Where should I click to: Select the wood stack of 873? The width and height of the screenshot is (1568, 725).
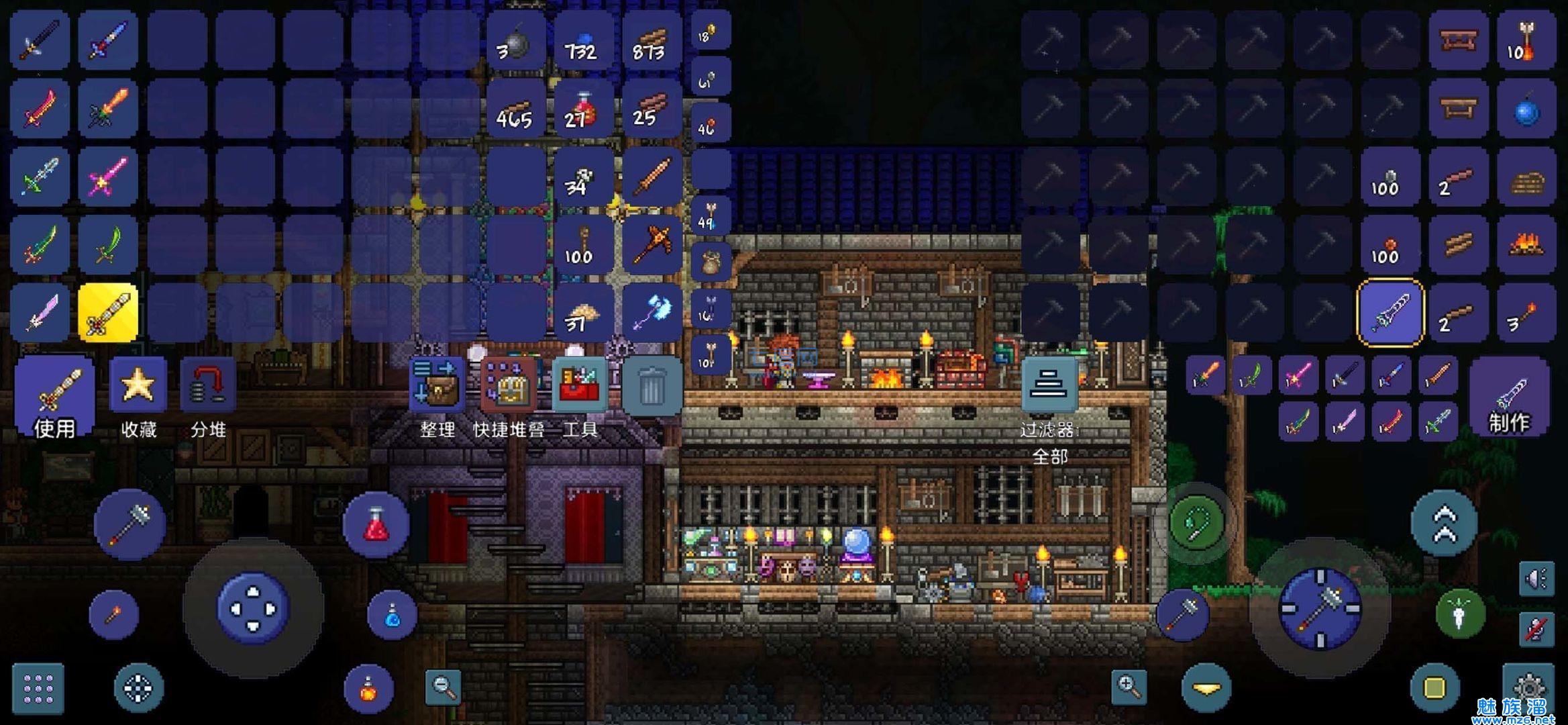pos(650,43)
